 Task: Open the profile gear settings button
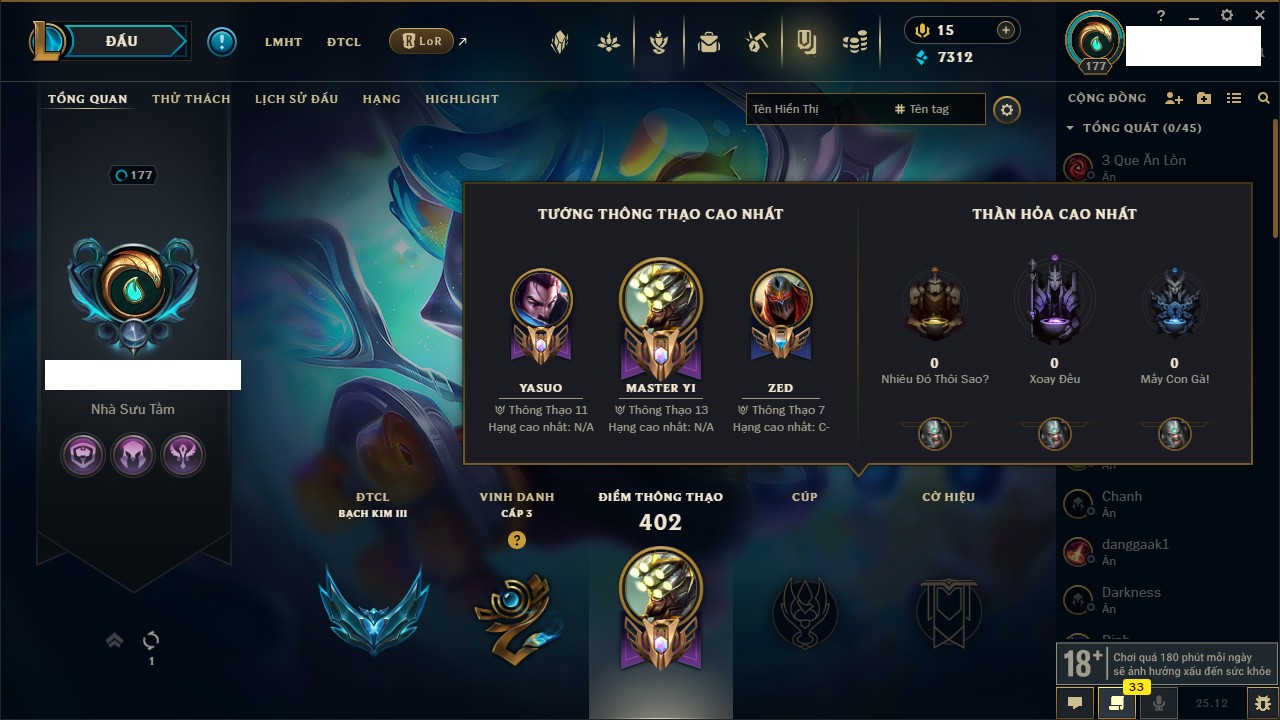coord(1007,109)
